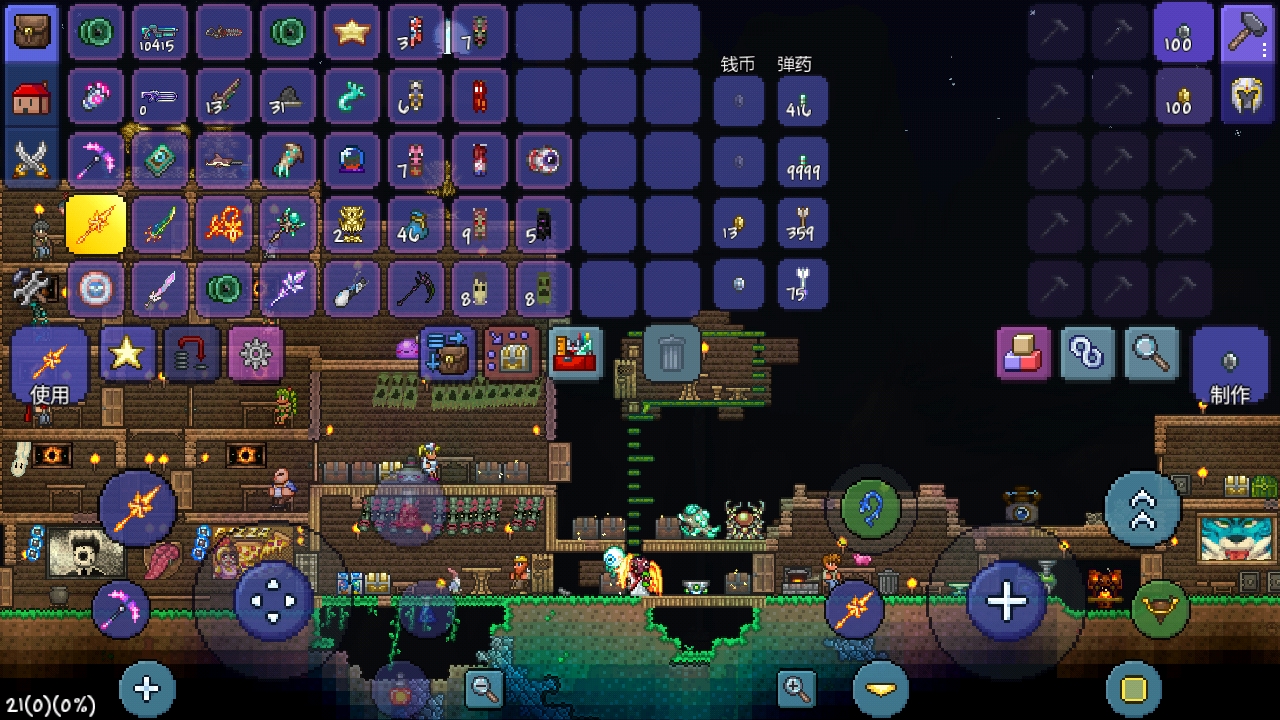Open the inventory bag tab
Screen dimensions: 1280x720
coord(32,33)
